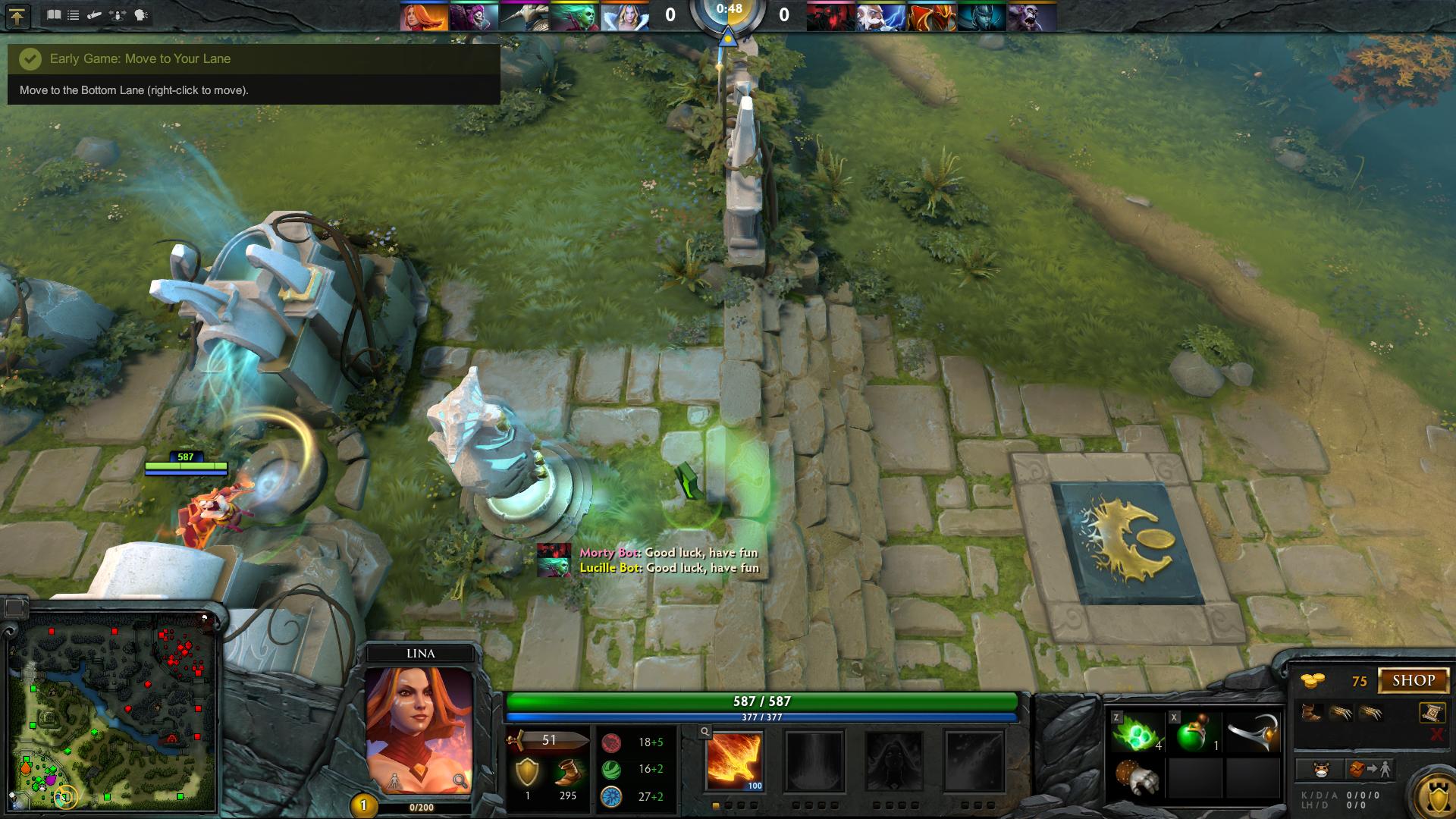Click the courier donkey button
This screenshot has height=819, width=1456.
coord(1321,770)
